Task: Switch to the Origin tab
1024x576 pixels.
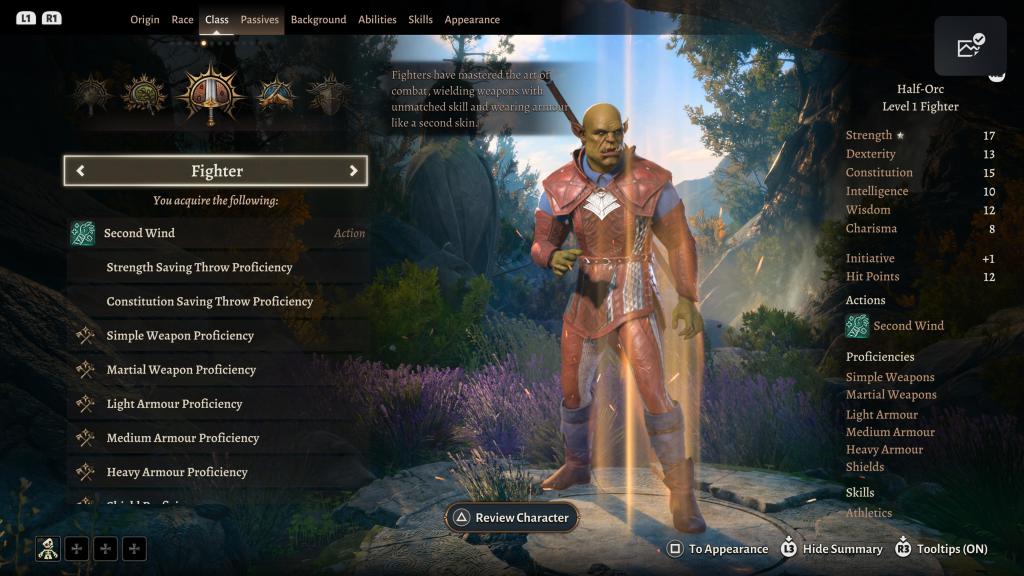Action: pyautogui.click(x=145, y=20)
